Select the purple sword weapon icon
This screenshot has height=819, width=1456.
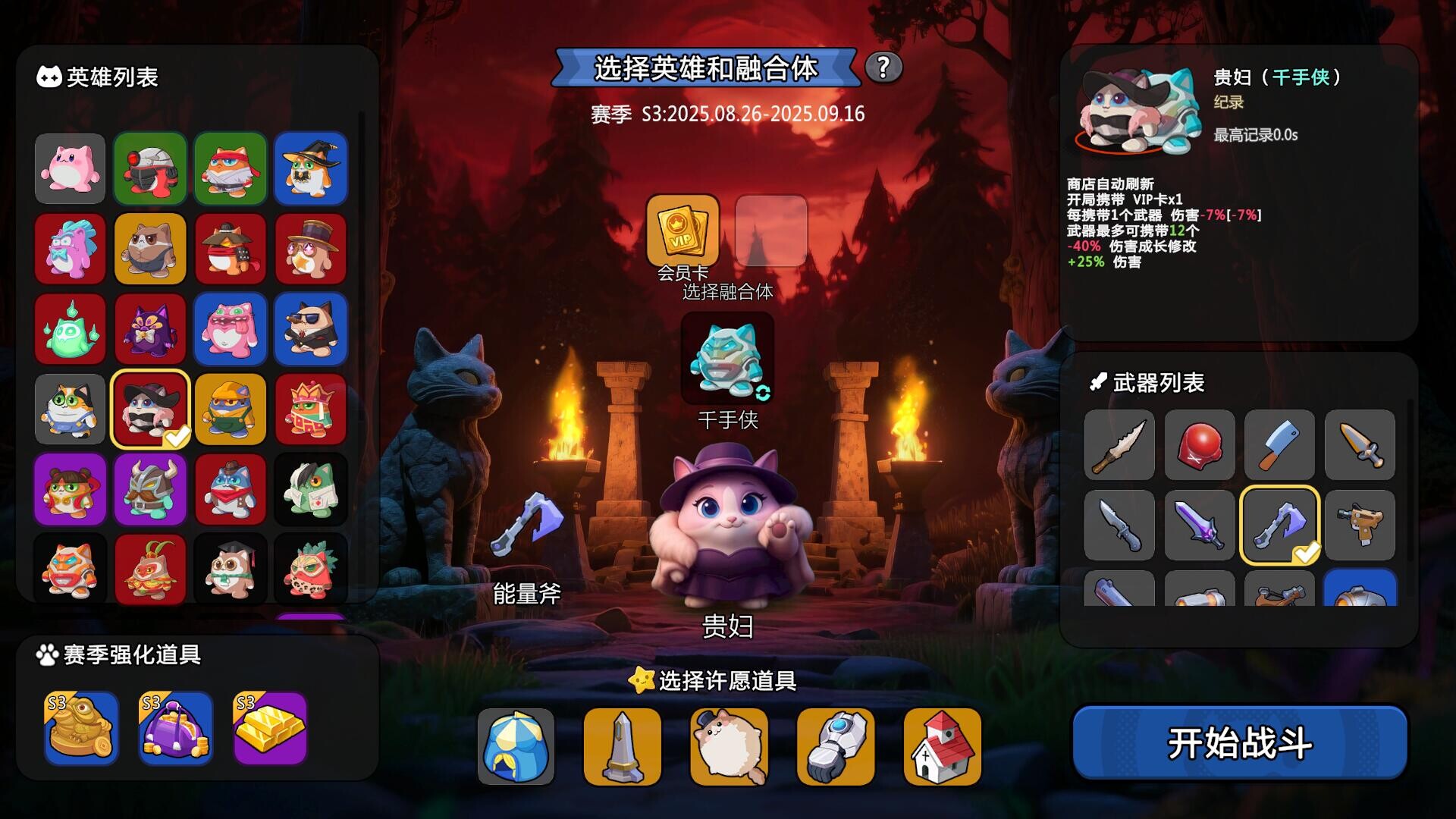pos(1199,526)
